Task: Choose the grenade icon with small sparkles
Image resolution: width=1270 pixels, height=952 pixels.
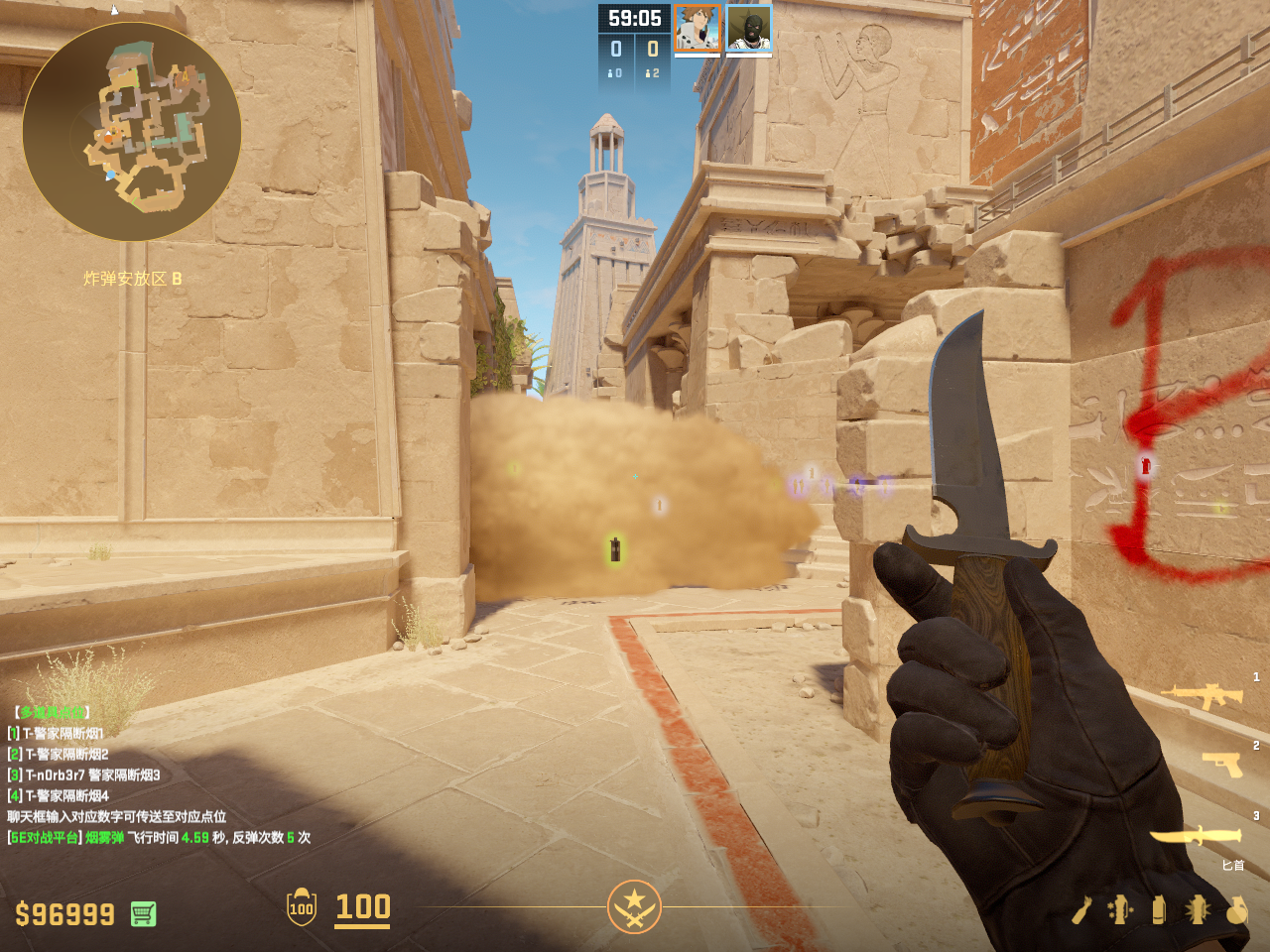Action: 1120,909
